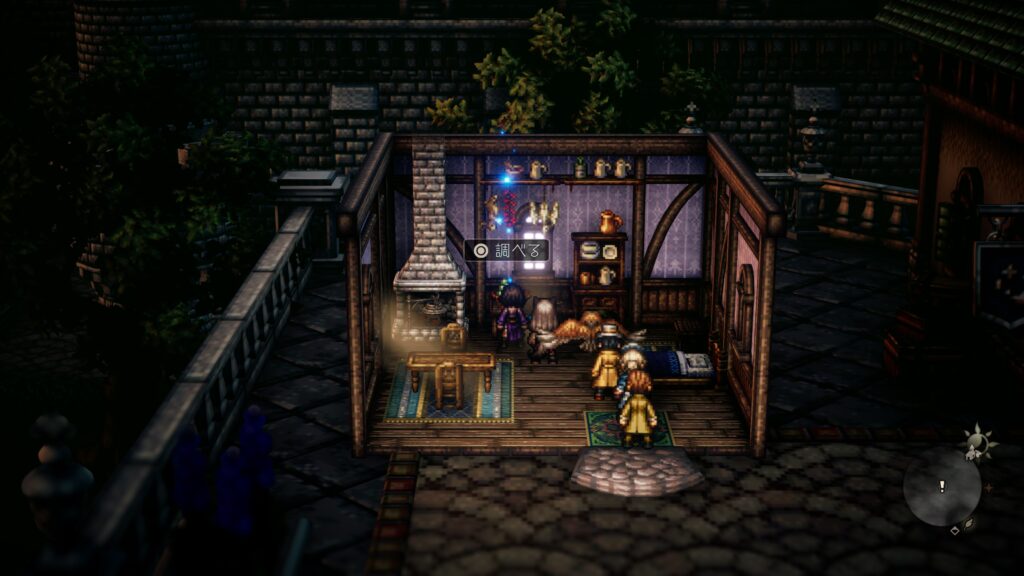Toggle the sun and moon day-night icon
This screenshot has height=576, width=1024.
click(974, 441)
